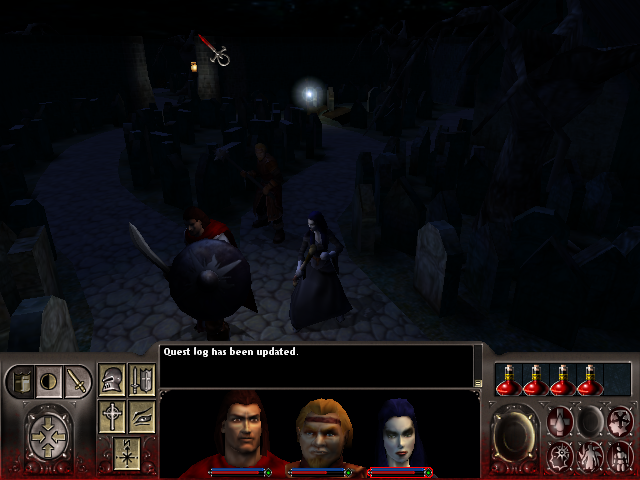Choose the half-moon neutral stance button
The image size is (640, 480).
coord(49,381)
